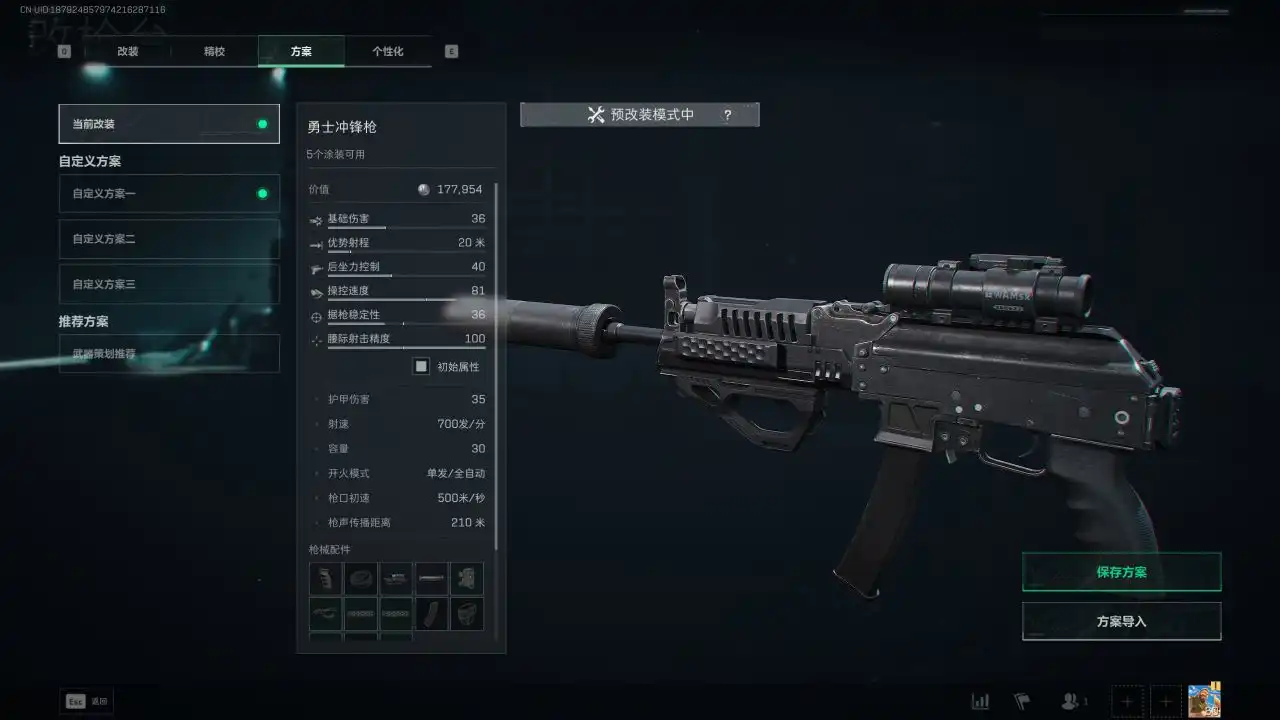Click the 保存方案 button
Screen dimensions: 1280x720
click(1121, 571)
